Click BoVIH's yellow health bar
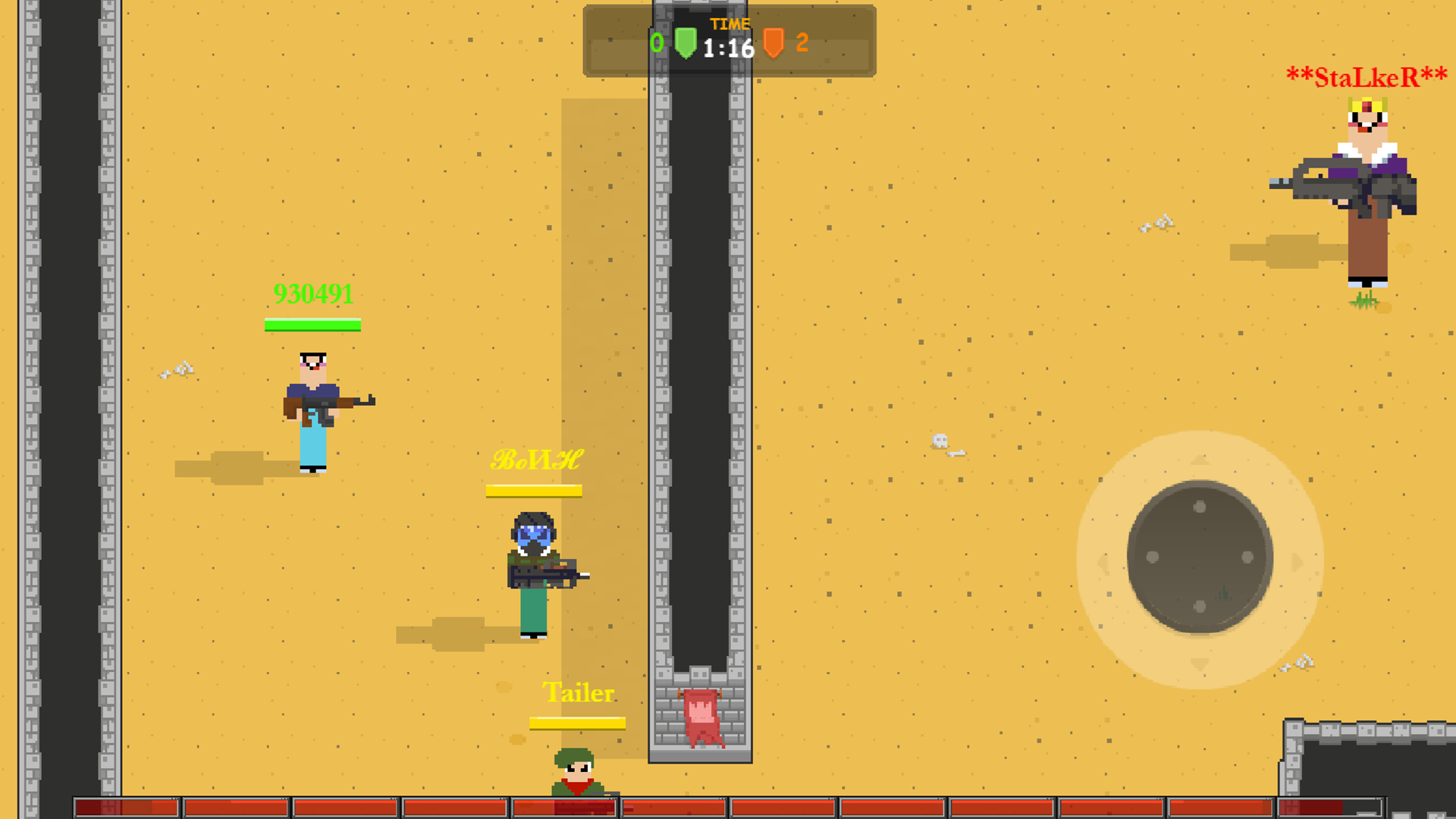This screenshot has width=1456, height=819. pos(534,491)
